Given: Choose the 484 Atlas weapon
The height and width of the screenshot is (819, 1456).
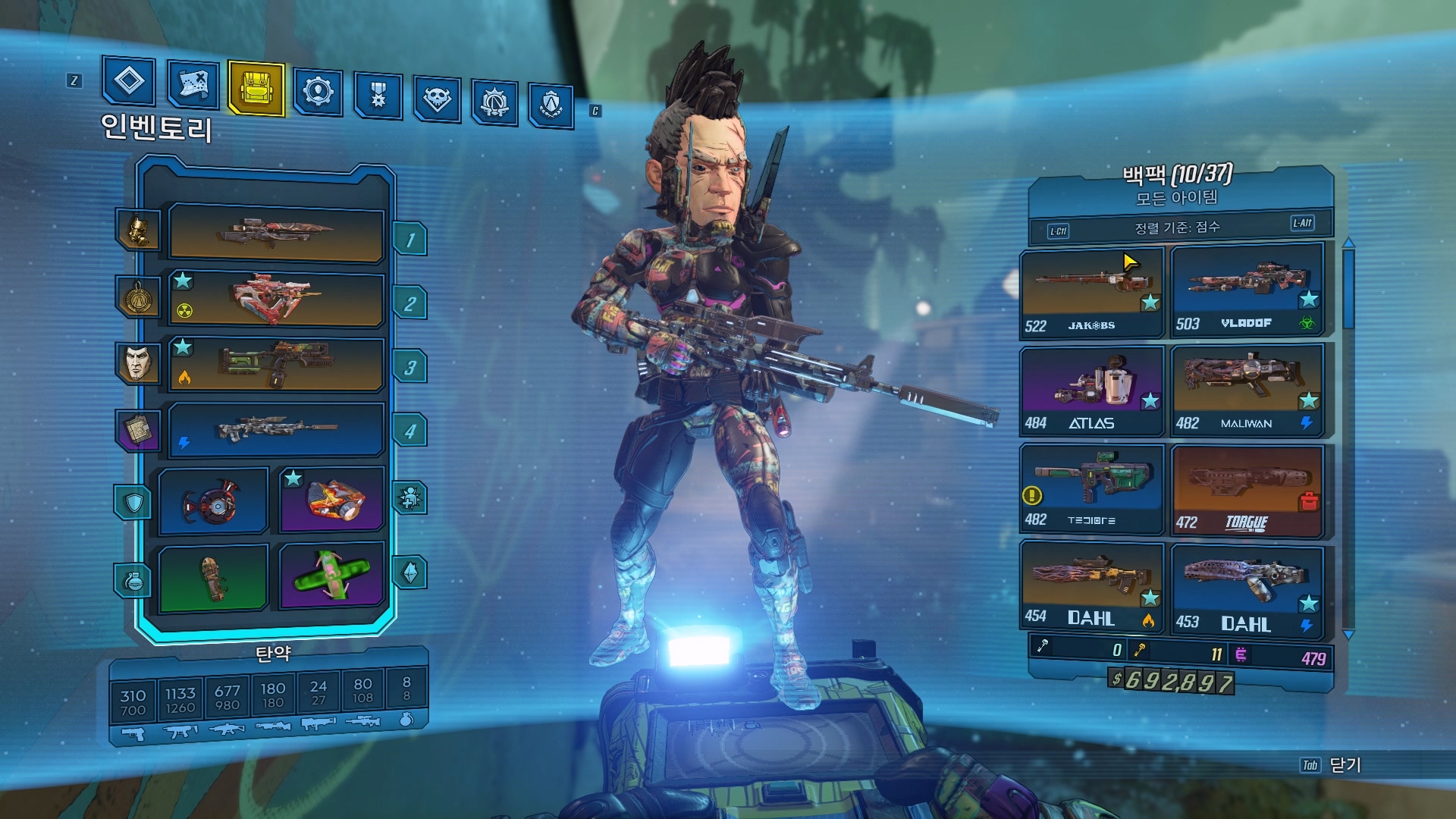Looking at the screenshot, I should 1091,391.
